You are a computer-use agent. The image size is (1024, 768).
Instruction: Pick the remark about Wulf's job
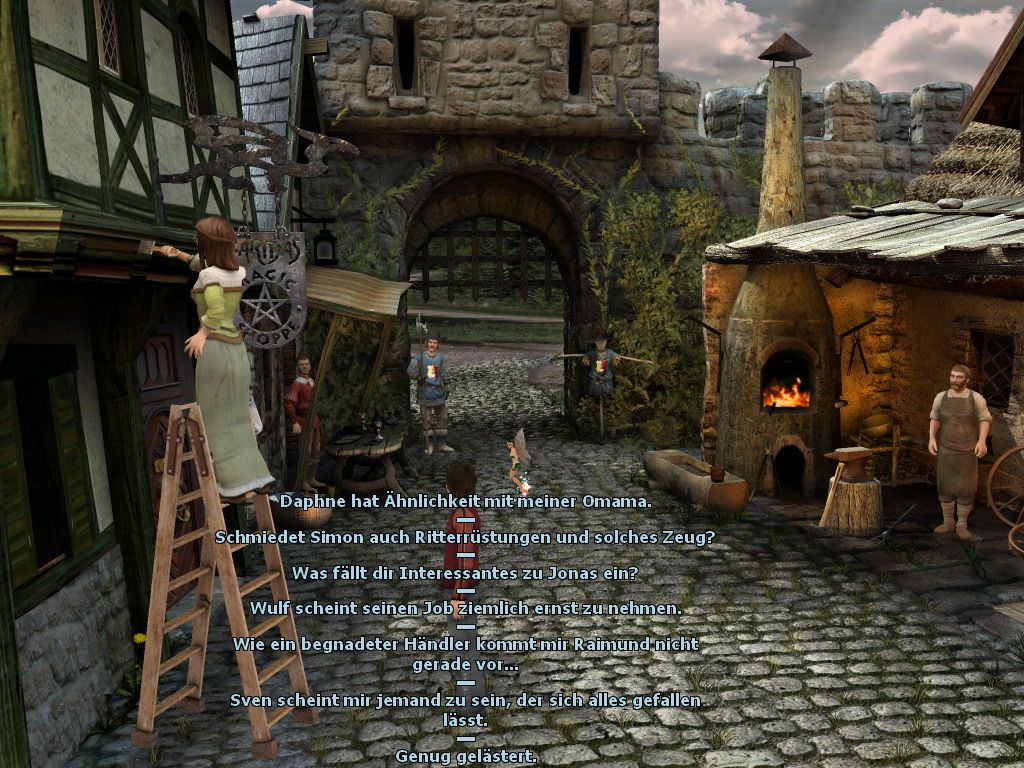[465, 608]
